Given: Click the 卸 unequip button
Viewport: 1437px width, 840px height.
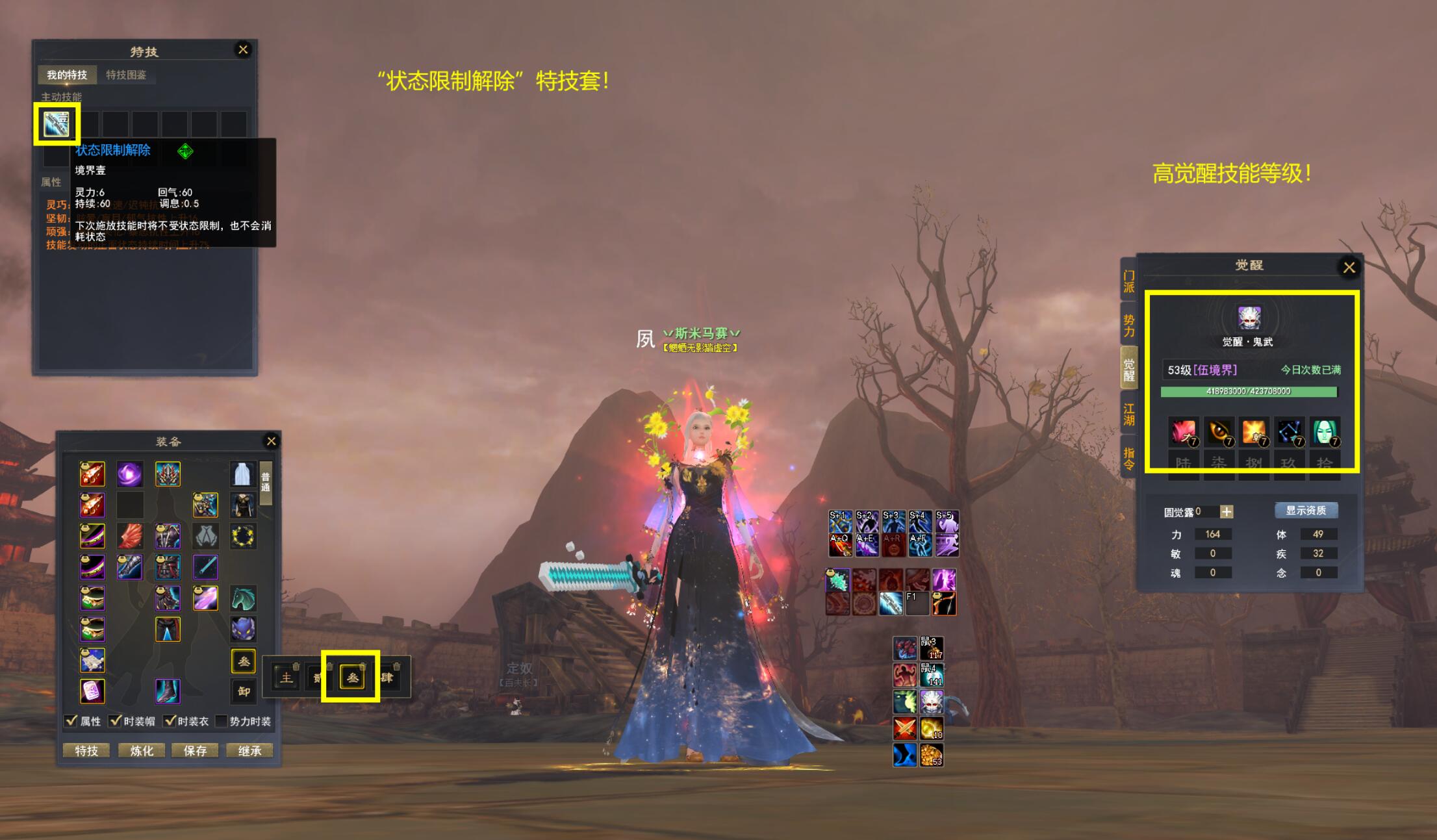Looking at the screenshot, I should [x=244, y=691].
